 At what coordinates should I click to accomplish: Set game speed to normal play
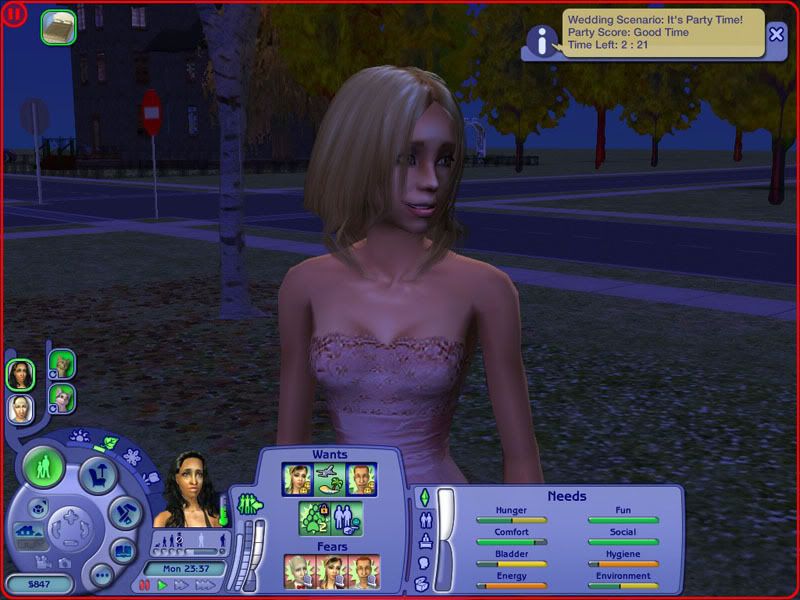[162, 585]
